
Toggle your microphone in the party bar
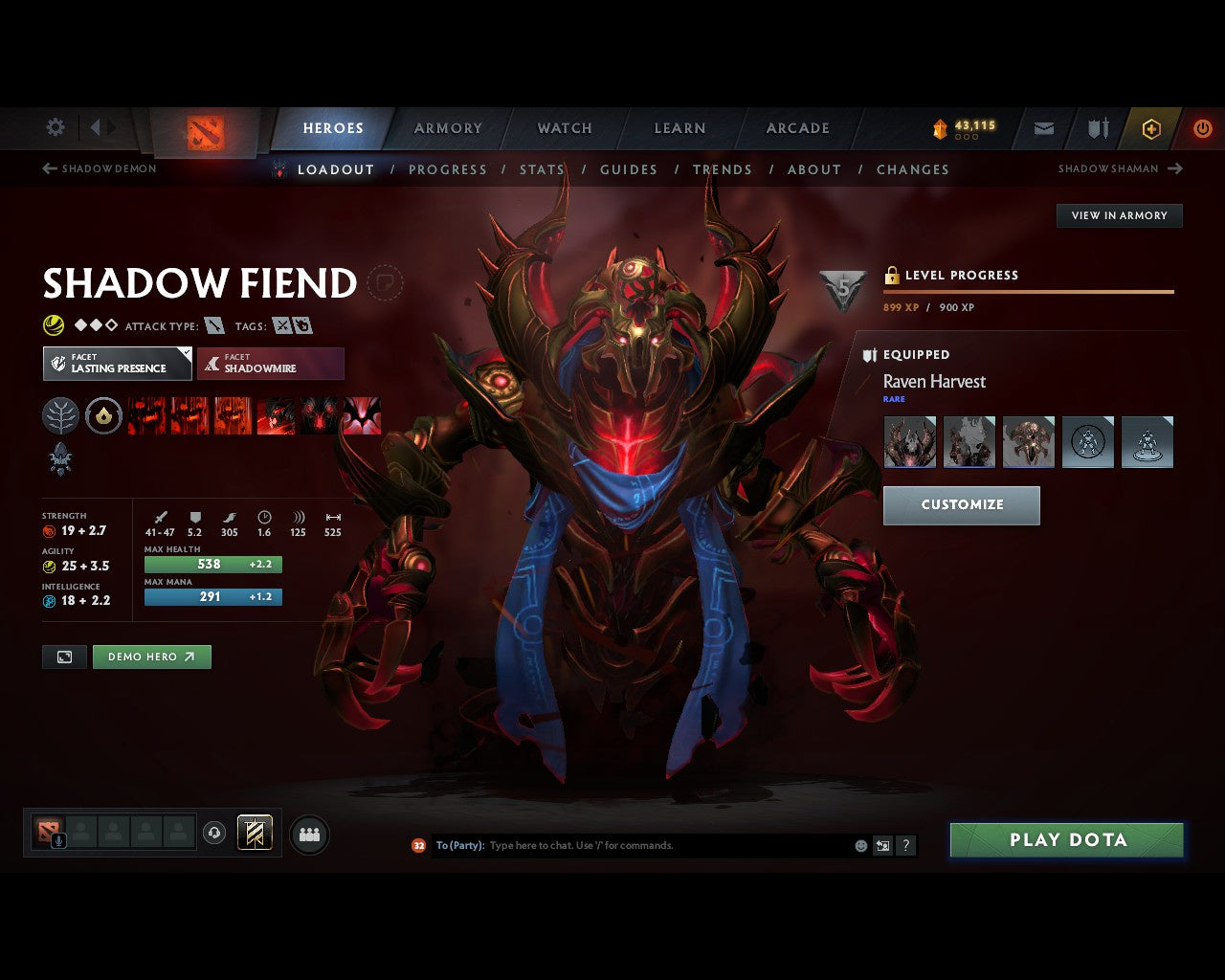click(57, 840)
